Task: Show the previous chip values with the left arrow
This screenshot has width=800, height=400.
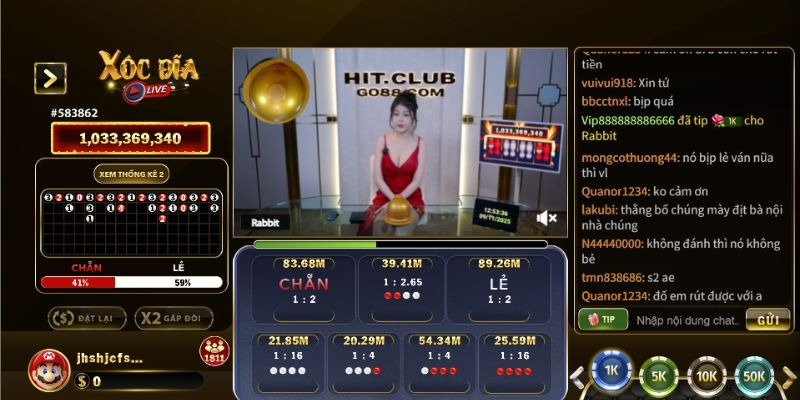Action: tap(577, 377)
